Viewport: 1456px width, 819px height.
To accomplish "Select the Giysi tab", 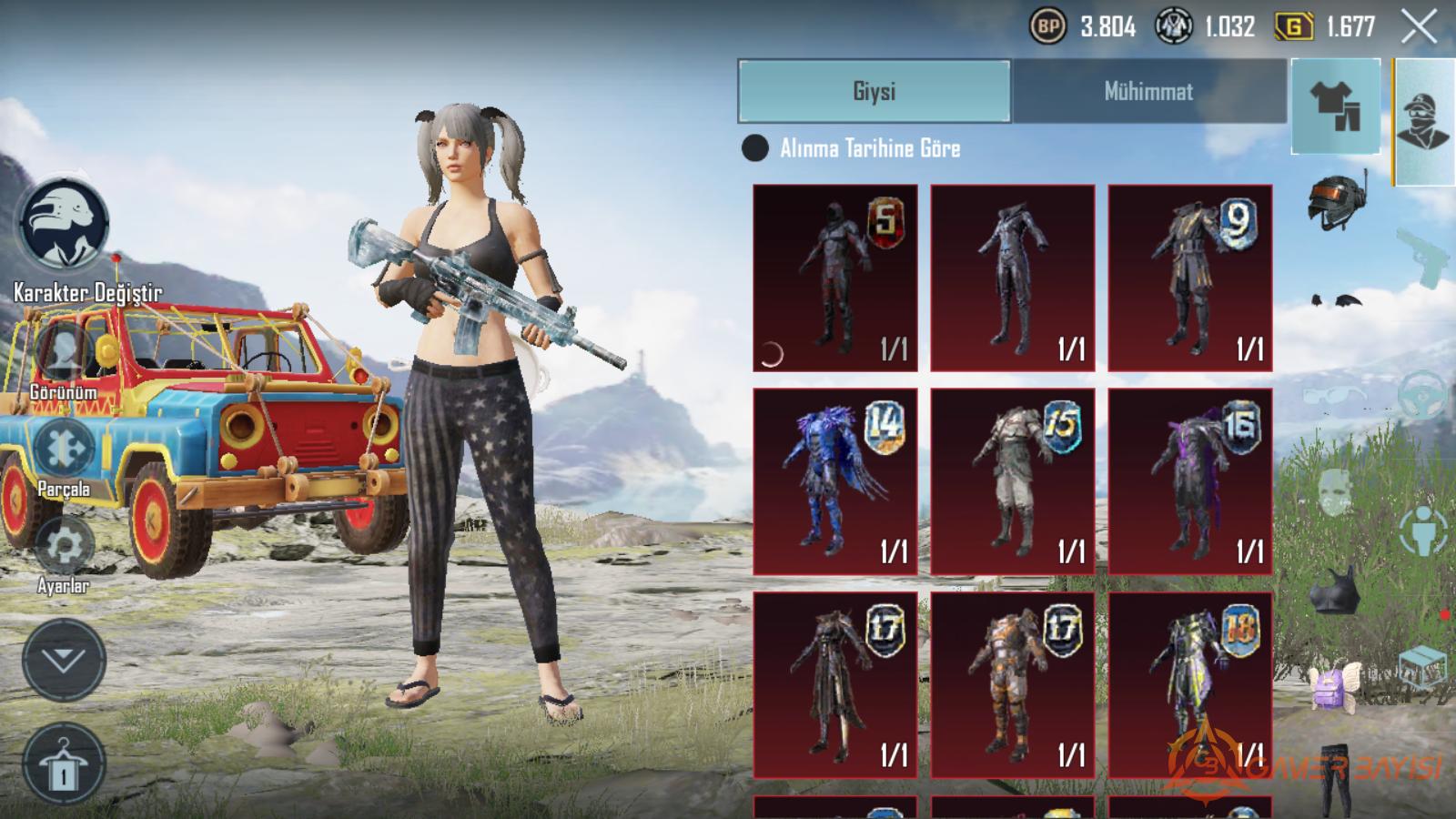I will pos(874,91).
